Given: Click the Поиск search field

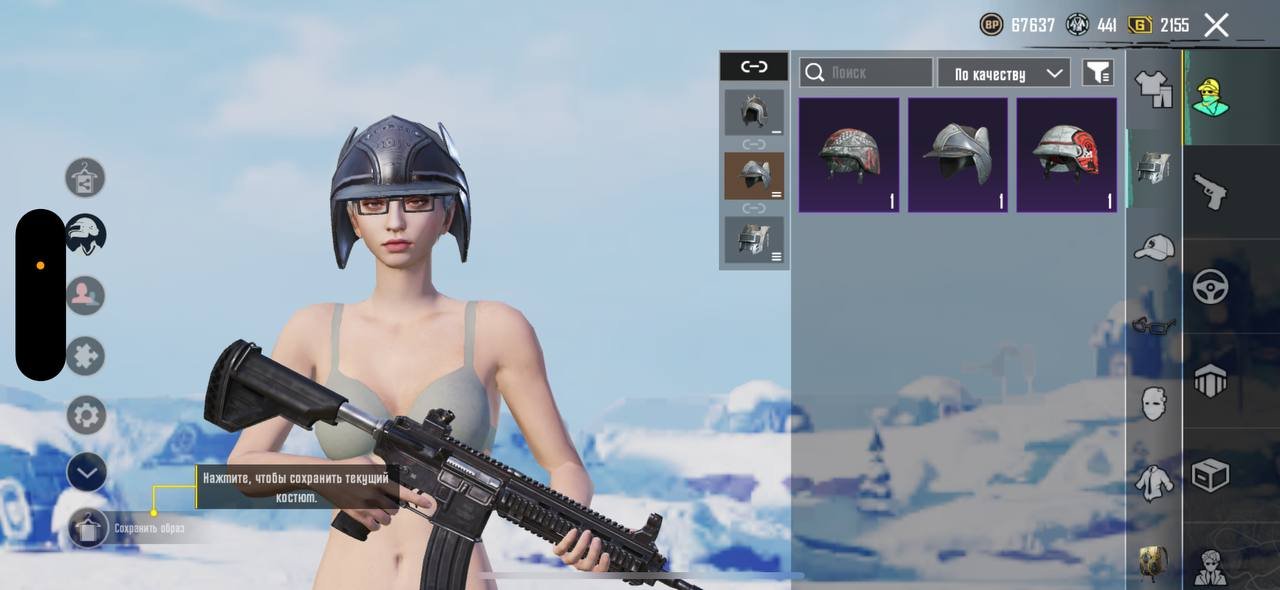Looking at the screenshot, I should coord(866,73).
